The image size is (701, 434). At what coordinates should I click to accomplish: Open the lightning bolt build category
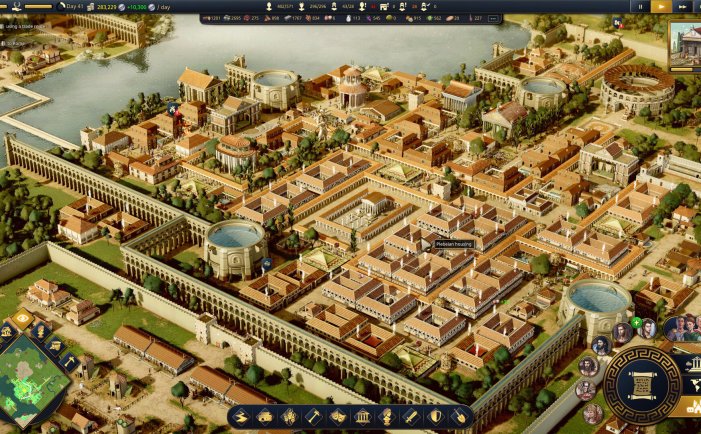click(x=241, y=416)
